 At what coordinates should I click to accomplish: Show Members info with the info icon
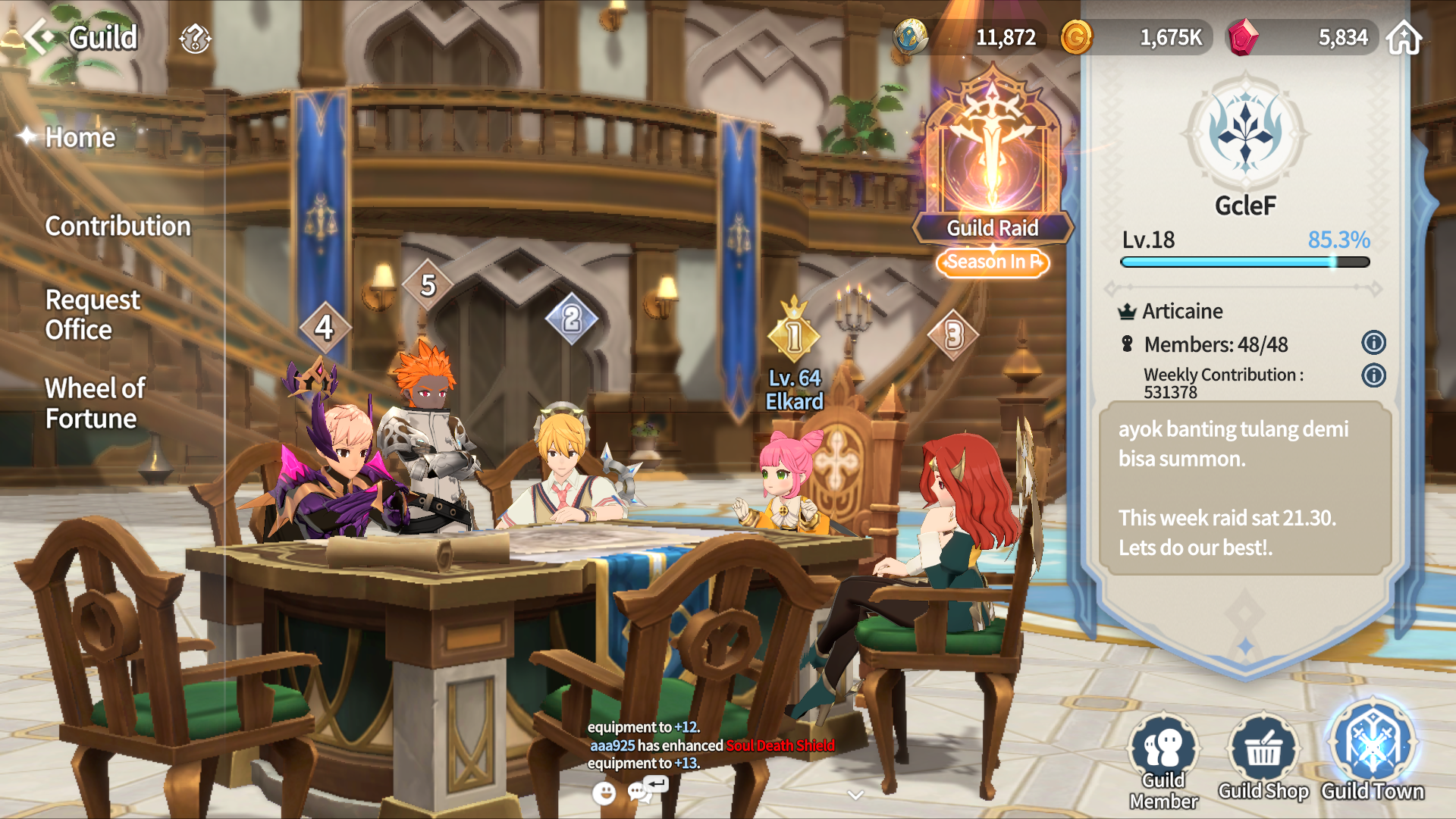1373,344
